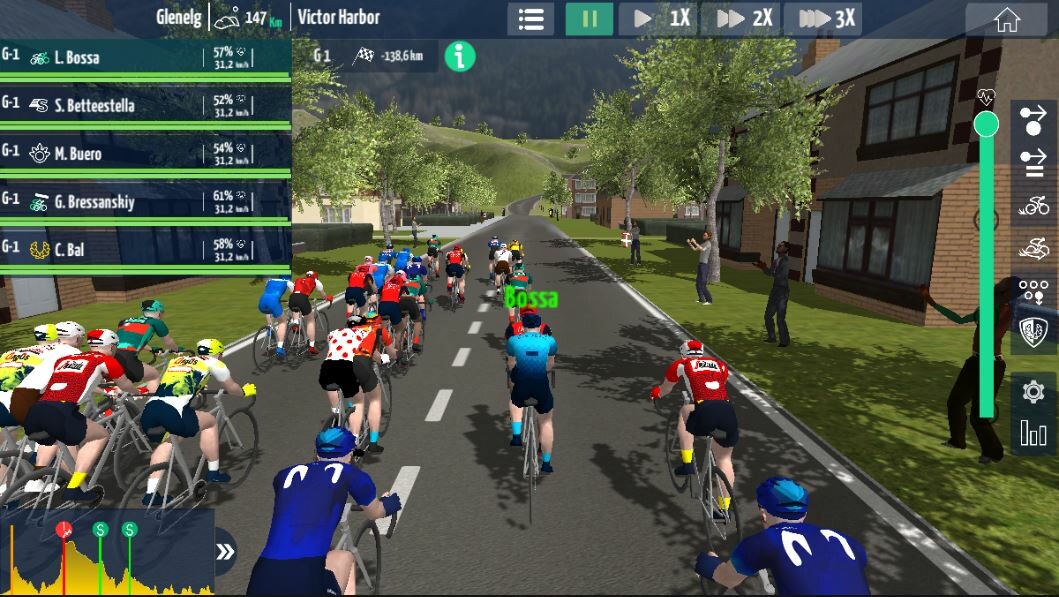Pause the race simulation
The image size is (1059, 597).
589,19
